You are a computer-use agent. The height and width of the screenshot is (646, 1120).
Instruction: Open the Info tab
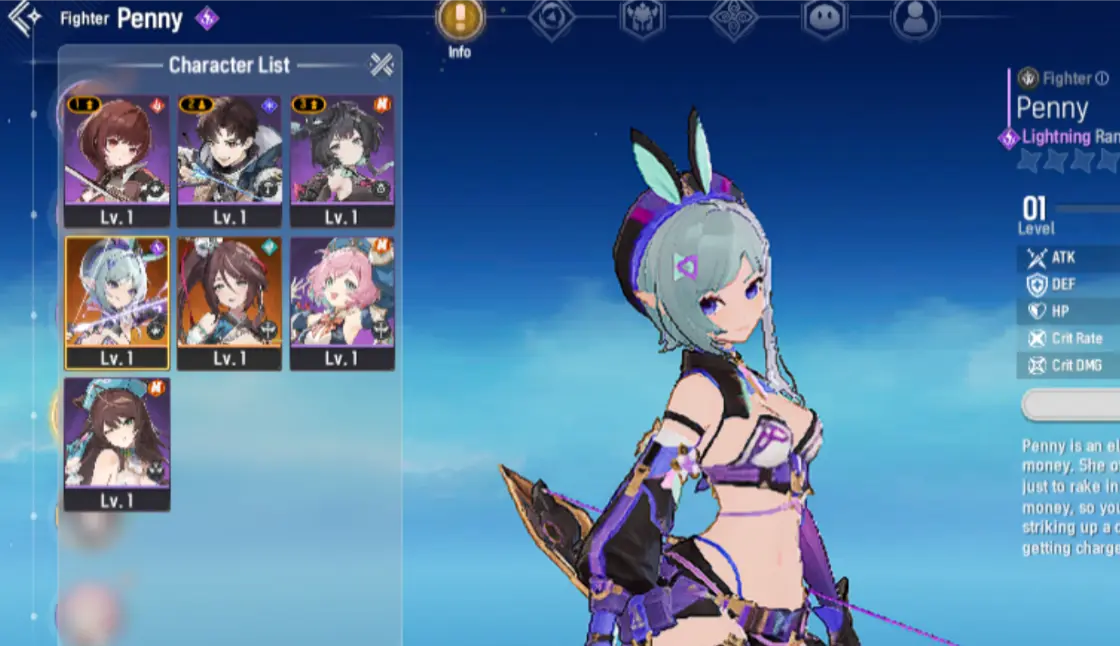[460, 20]
